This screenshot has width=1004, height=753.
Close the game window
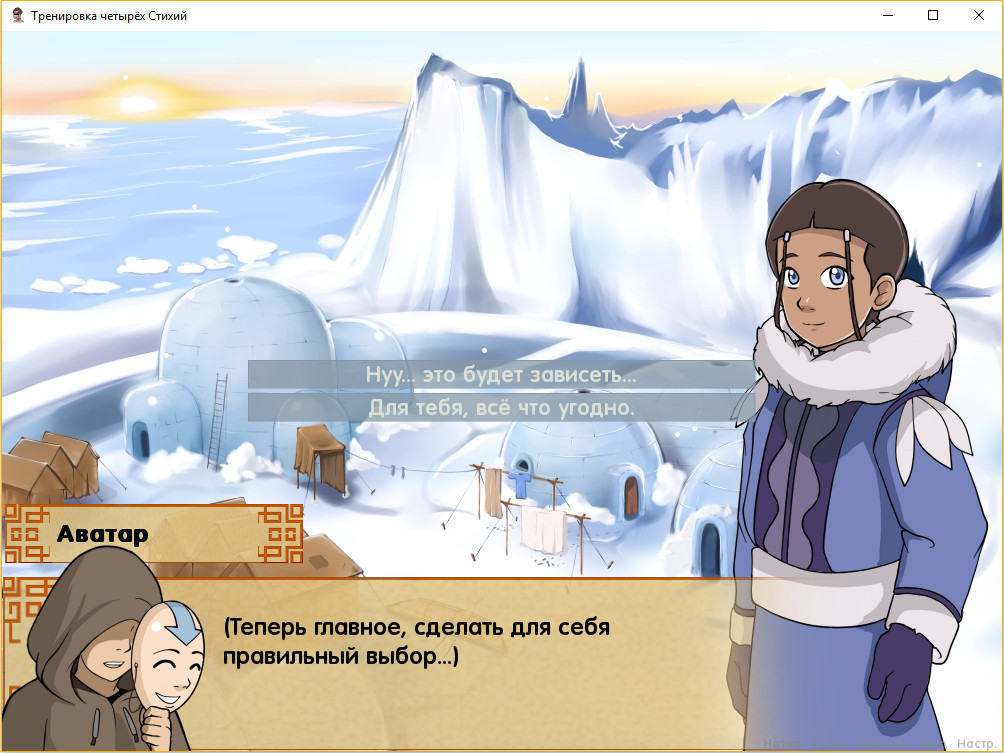click(979, 15)
